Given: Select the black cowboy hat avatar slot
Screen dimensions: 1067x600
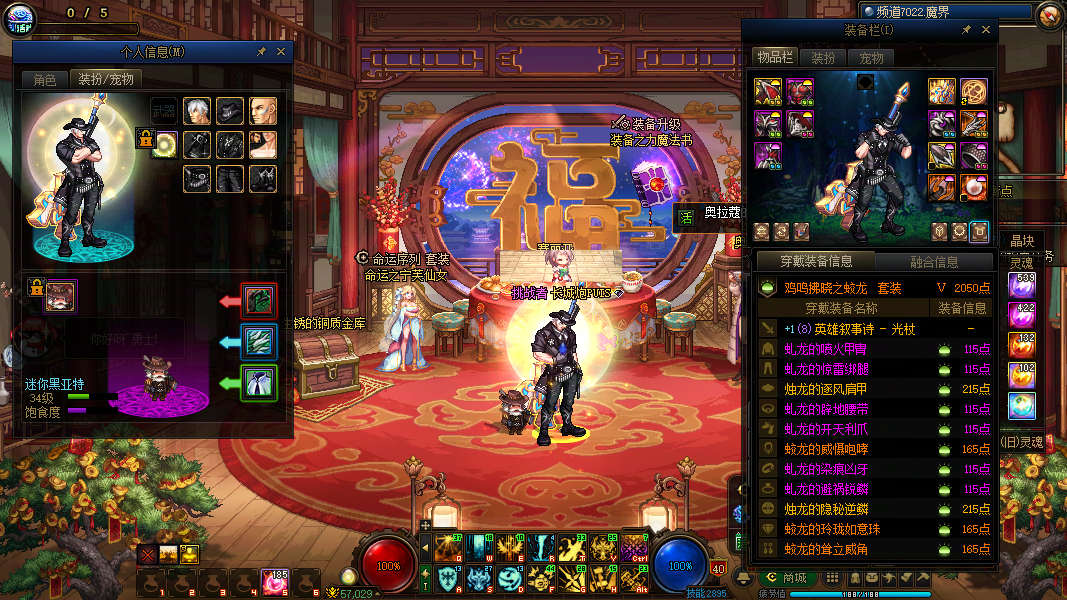Looking at the screenshot, I should [230, 111].
